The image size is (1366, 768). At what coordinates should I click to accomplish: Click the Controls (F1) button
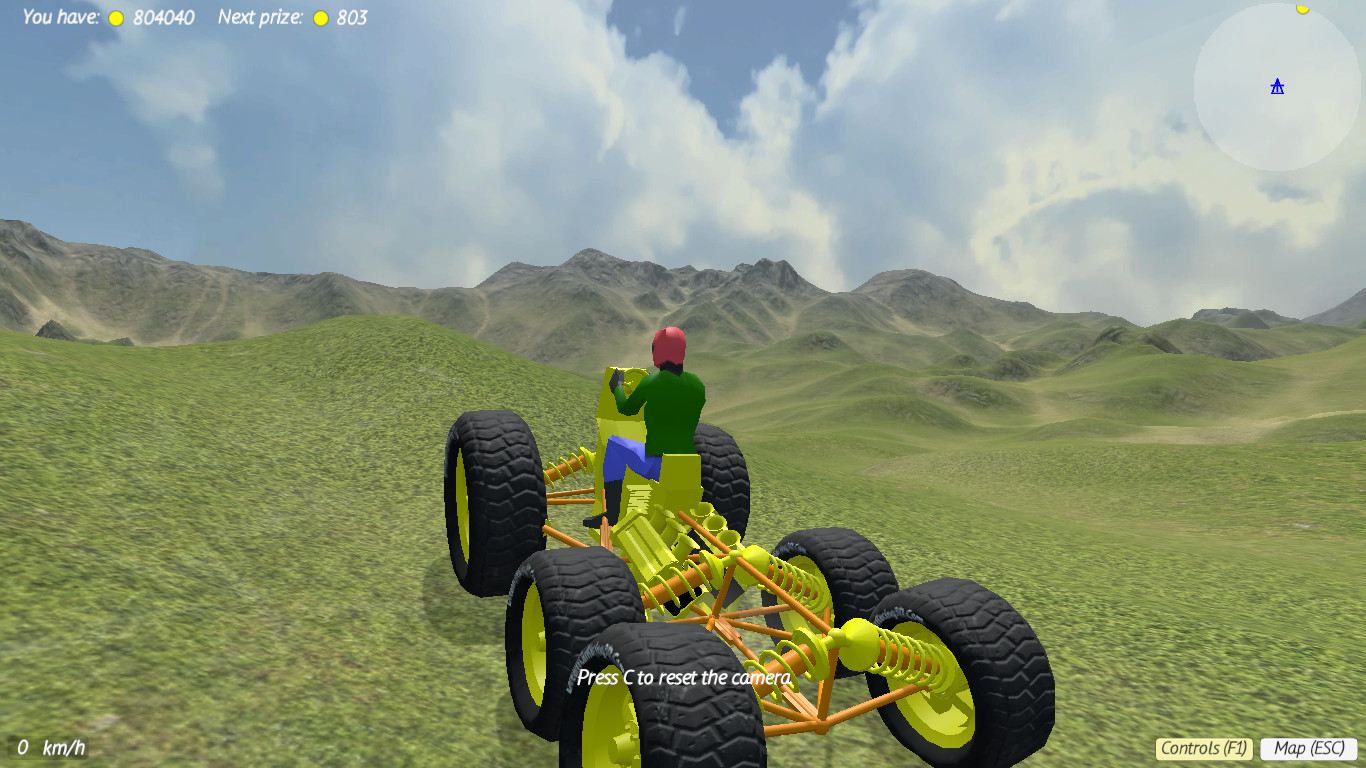pyautogui.click(x=1206, y=747)
